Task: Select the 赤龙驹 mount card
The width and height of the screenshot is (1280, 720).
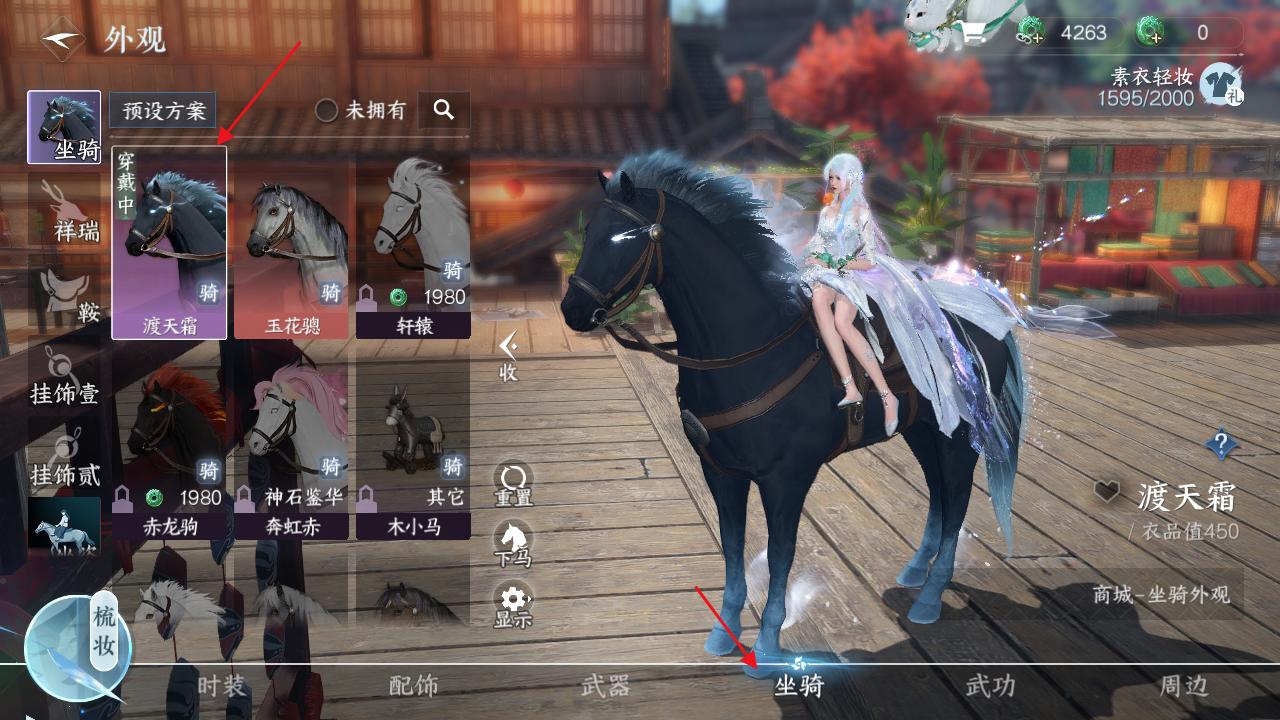Action: click(x=169, y=450)
